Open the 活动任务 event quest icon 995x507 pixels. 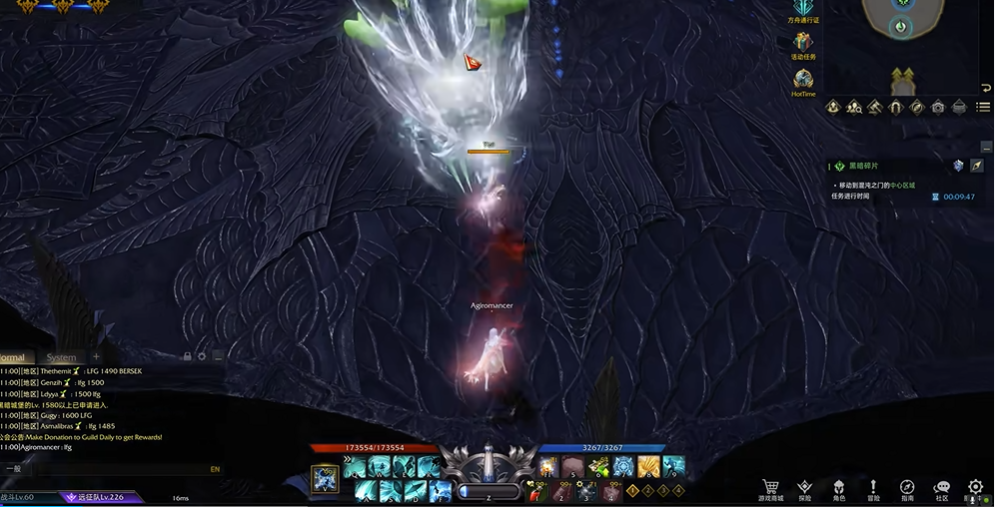point(803,44)
